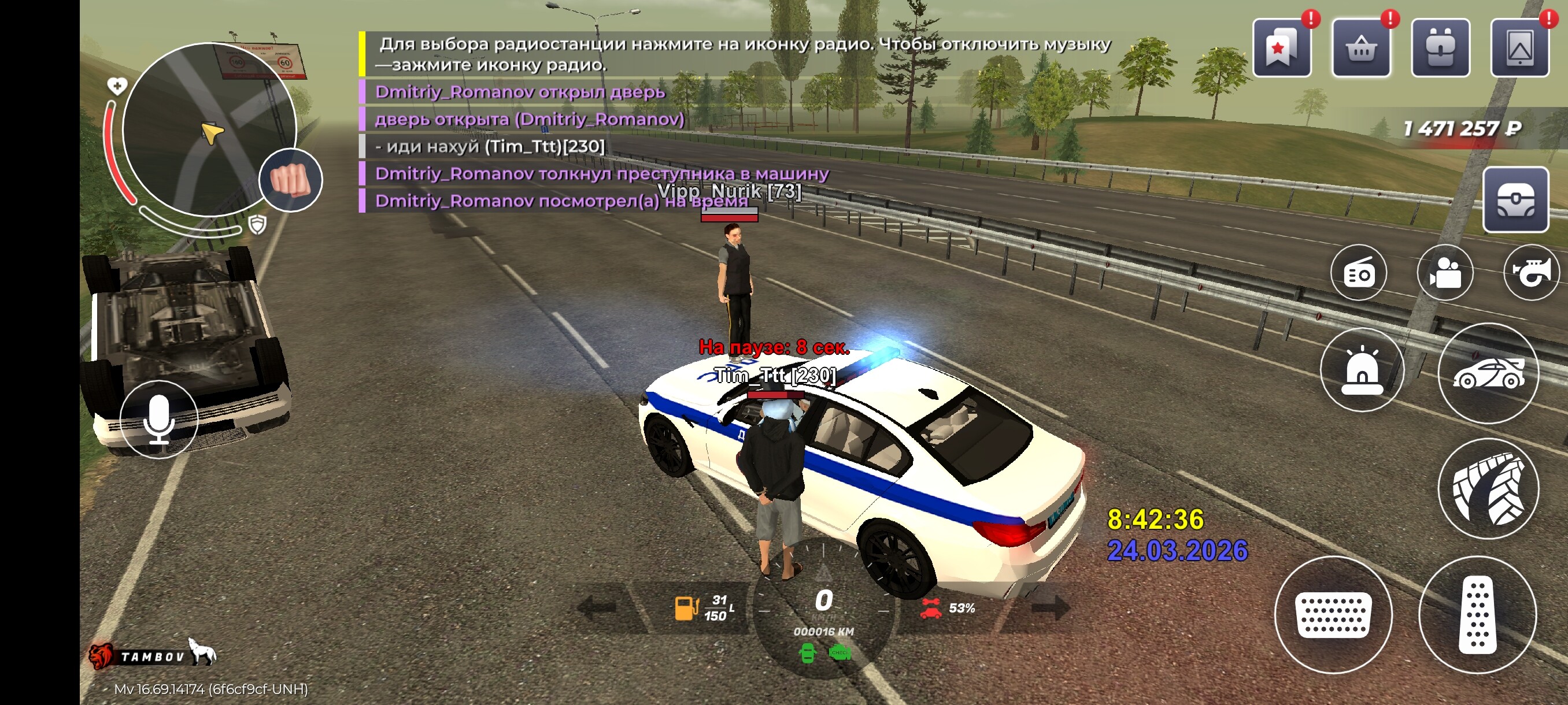This screenshot has width=1568, height=705.
Task: Toggle the voice chat microphone
Action: click(x=159, y=420)
